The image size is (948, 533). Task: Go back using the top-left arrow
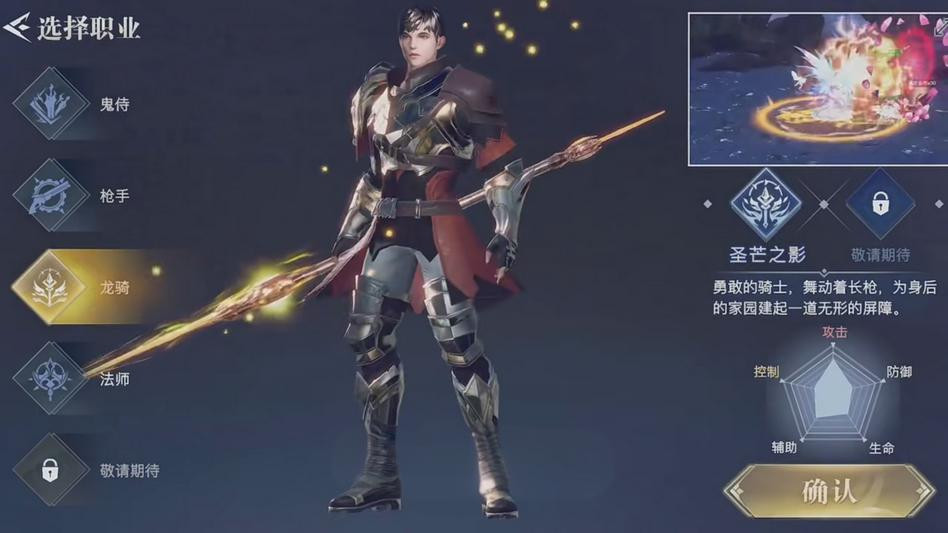pyautogui.click(x=17, y=27)
